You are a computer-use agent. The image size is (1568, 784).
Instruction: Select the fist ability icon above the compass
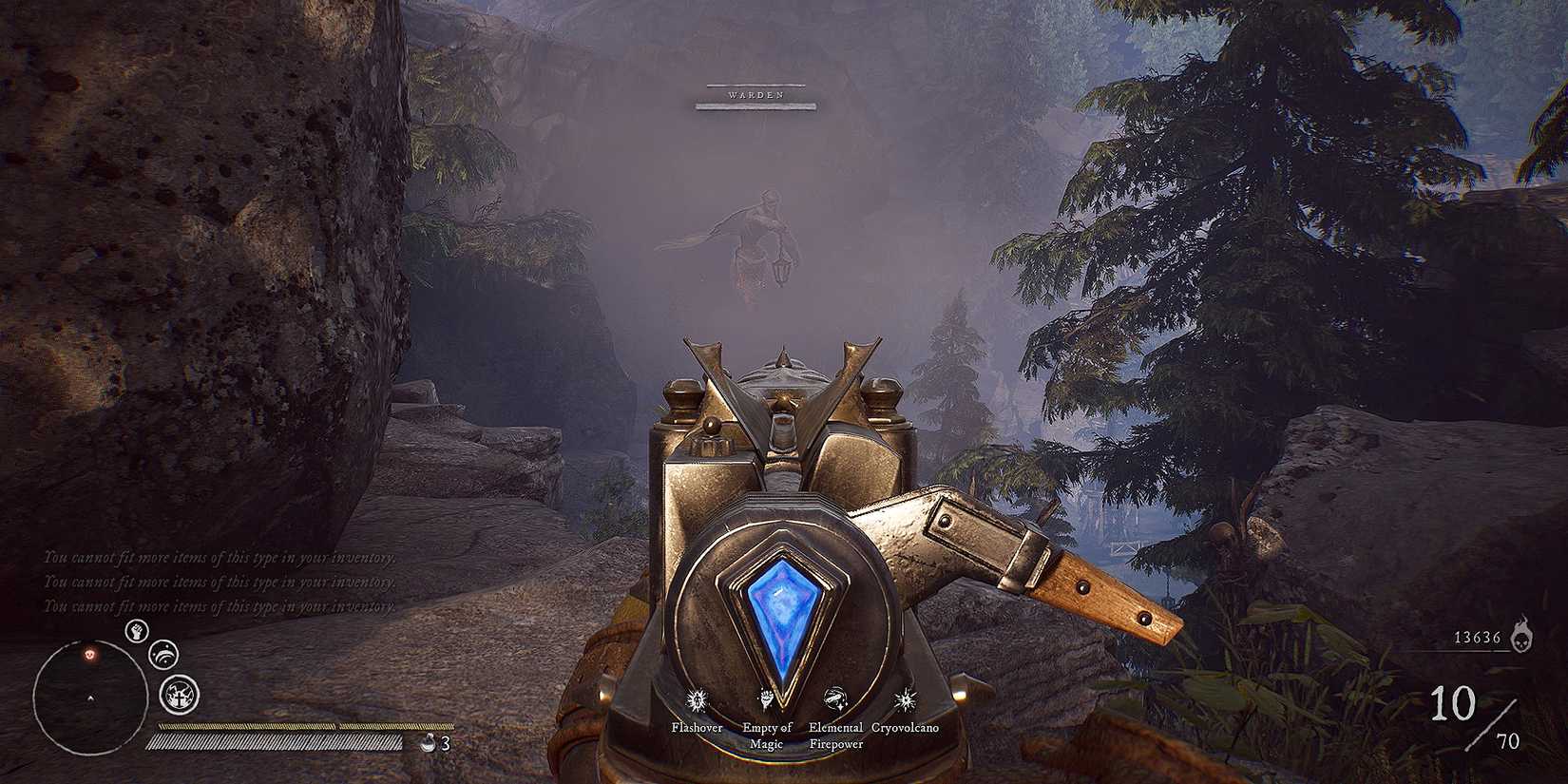[137, 632]
